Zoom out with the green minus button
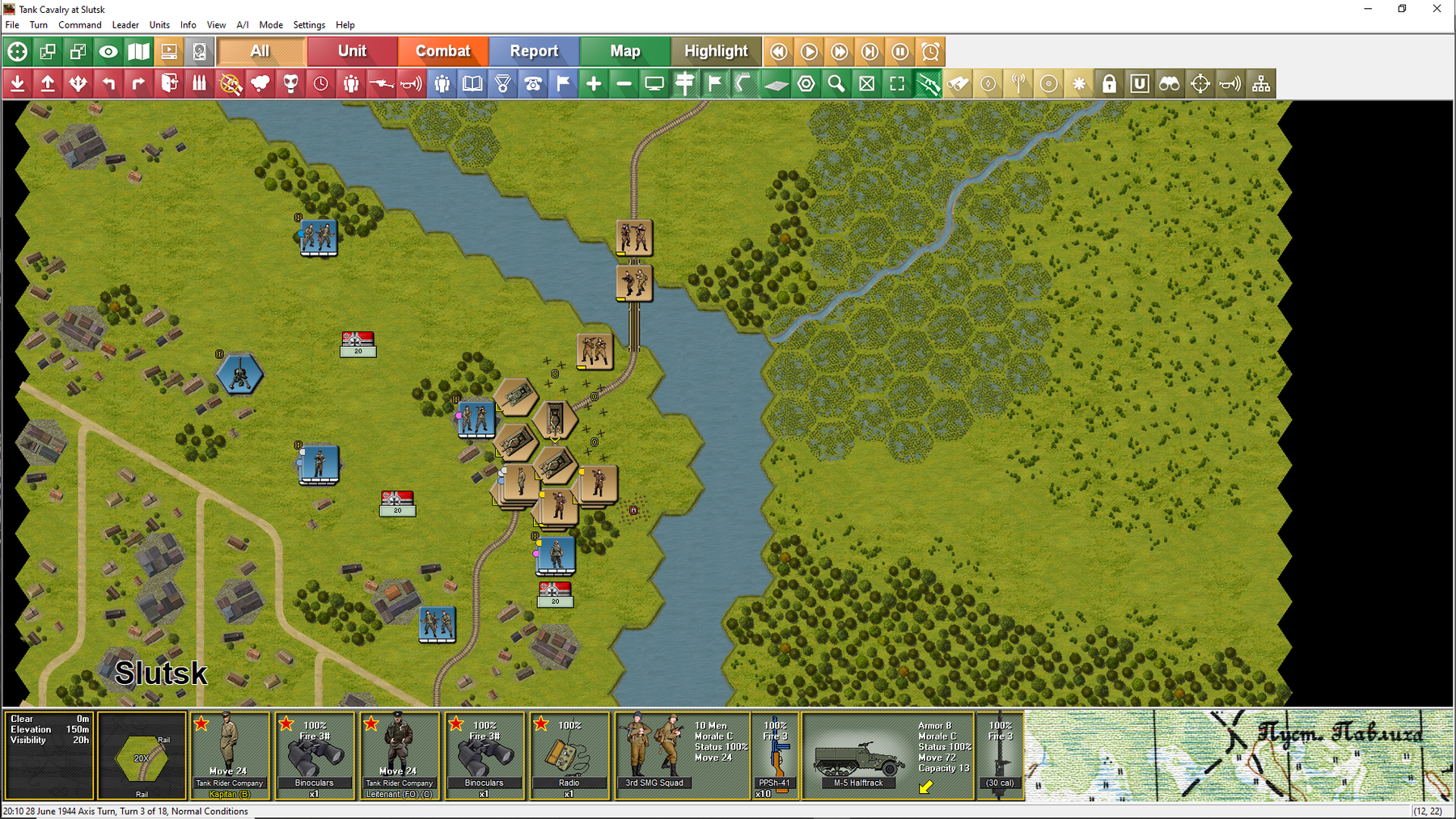 point(624,83)
